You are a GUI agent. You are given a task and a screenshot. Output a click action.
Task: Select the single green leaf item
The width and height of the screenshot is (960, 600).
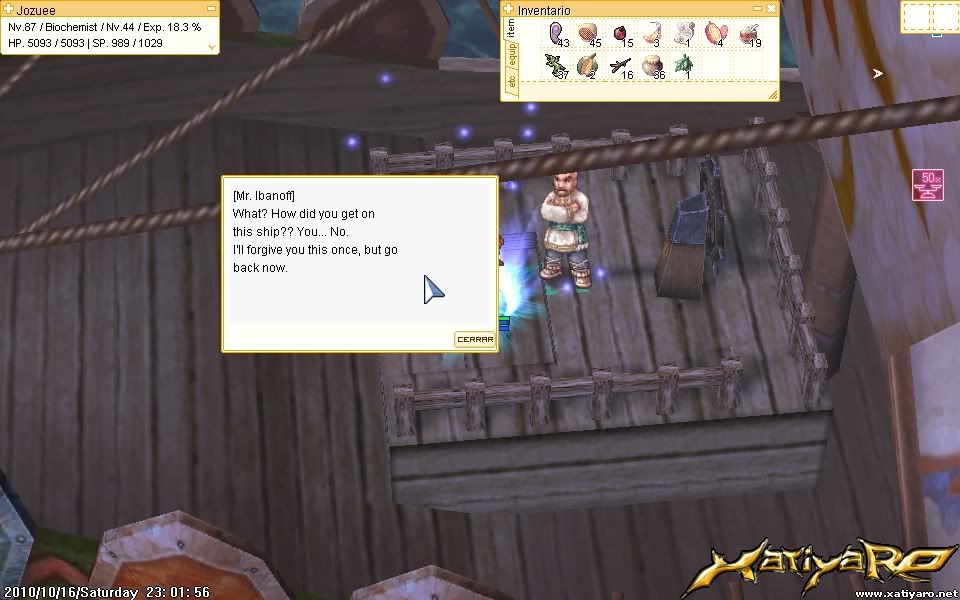[x=684, y=66]
